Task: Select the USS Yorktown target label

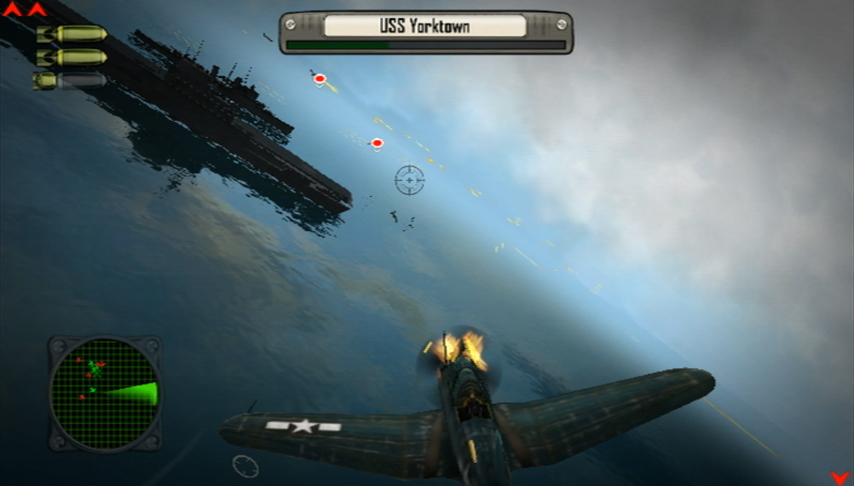Action: coord(425,26)
